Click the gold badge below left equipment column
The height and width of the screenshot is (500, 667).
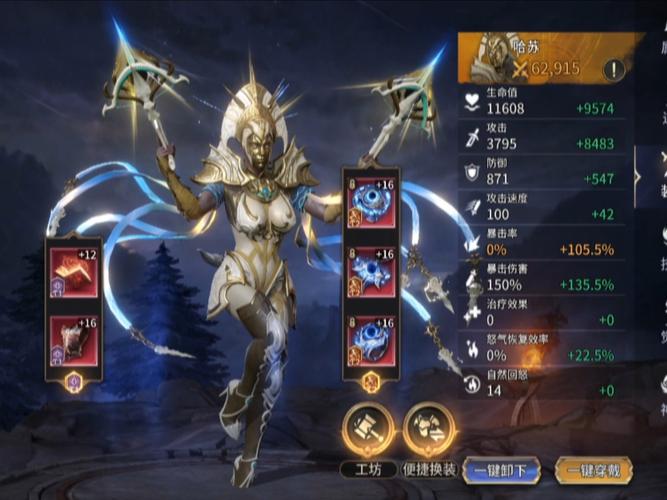point(74,381)
